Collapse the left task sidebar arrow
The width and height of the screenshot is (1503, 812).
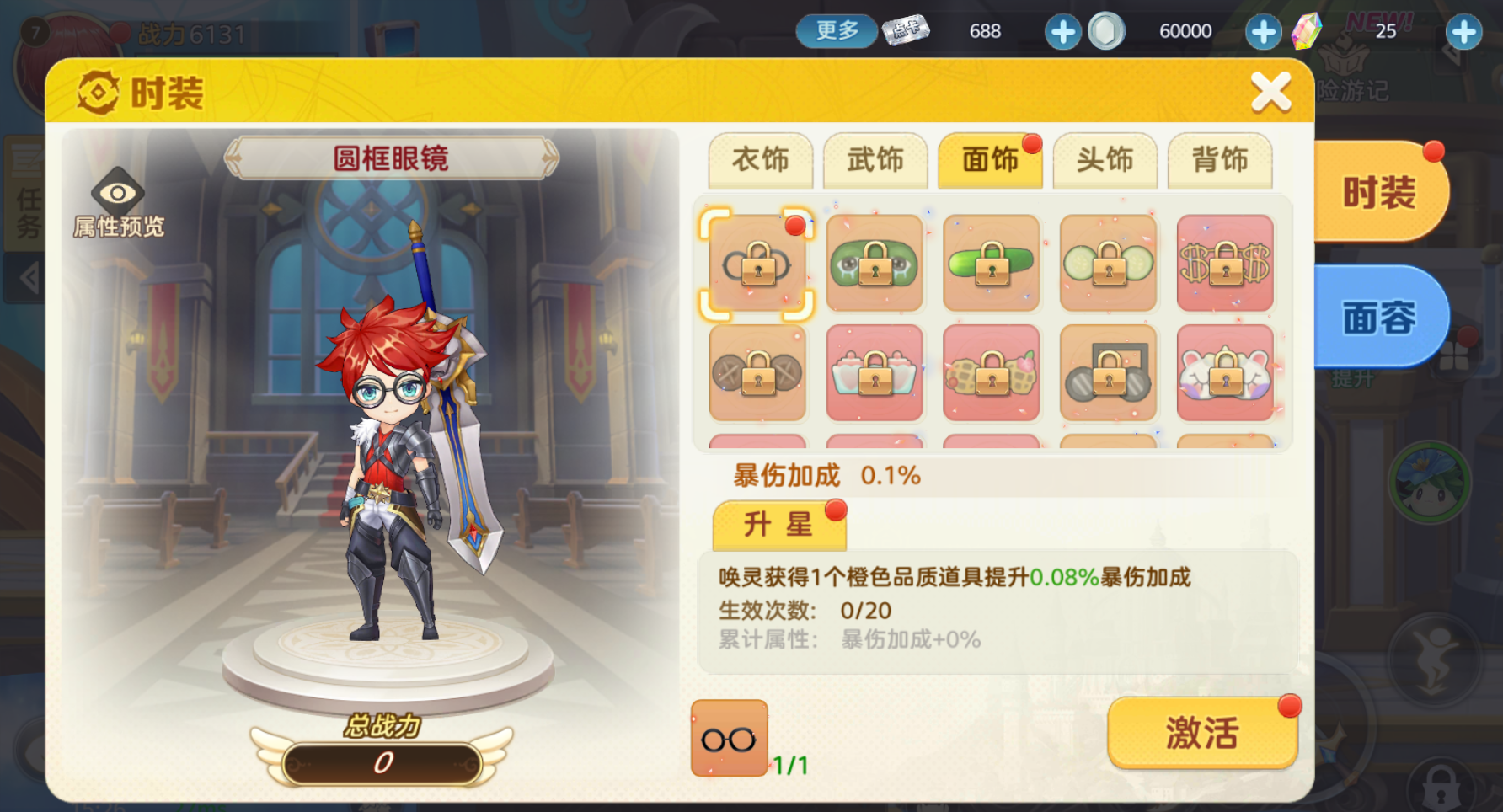pos(28,278)
